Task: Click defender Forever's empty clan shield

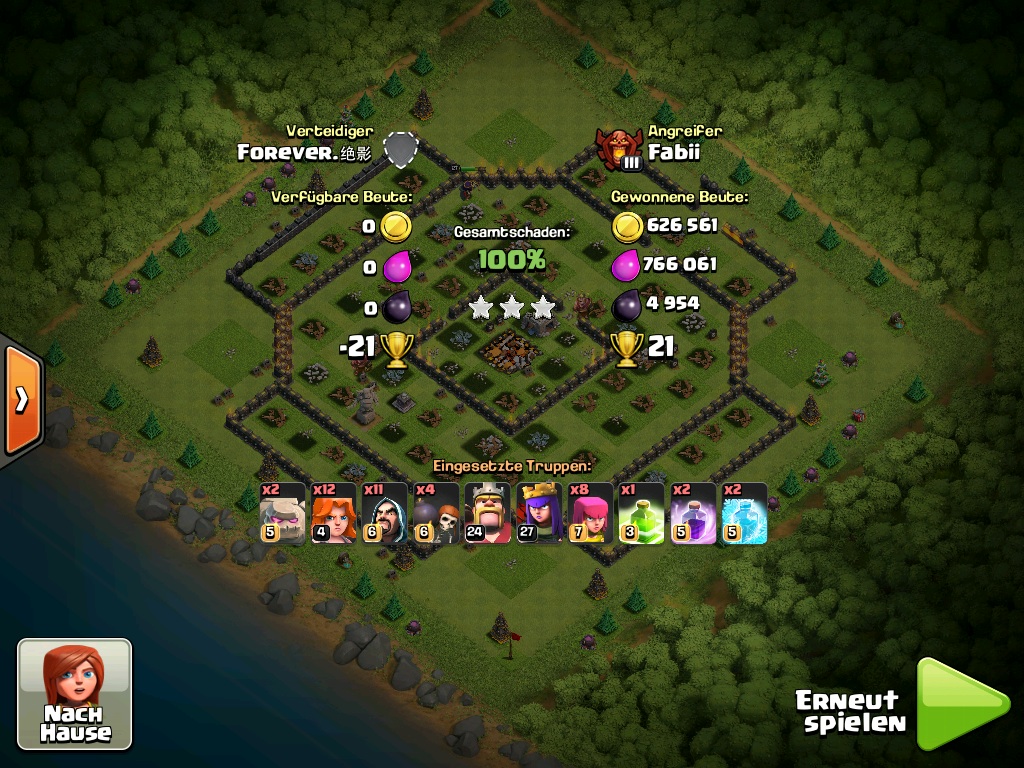Action: coord(400,149)
